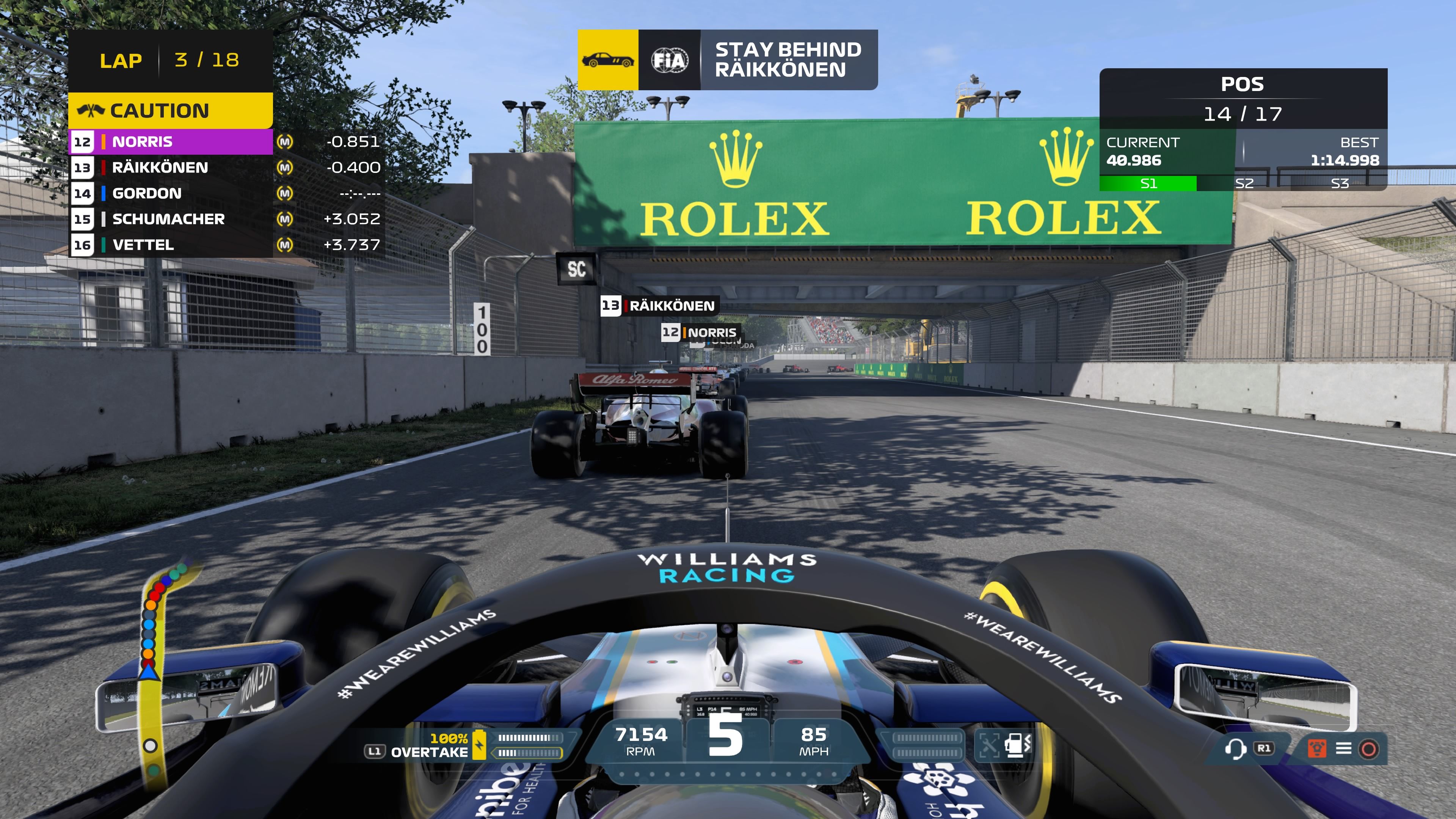Choose Gordon's row in the standings list
Viewport: 1456px width, 819px height.
click(x=169, y=193)
